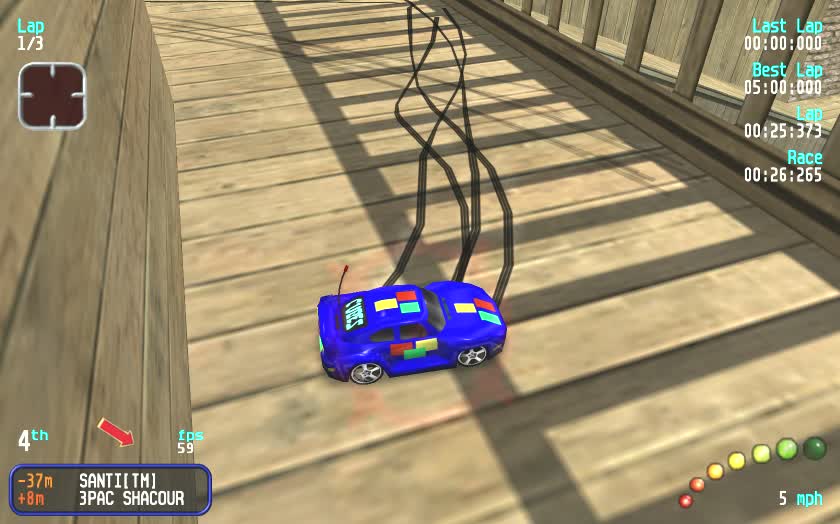
Task: Select the empty pickup item slot
Action: tap(52, 96)
